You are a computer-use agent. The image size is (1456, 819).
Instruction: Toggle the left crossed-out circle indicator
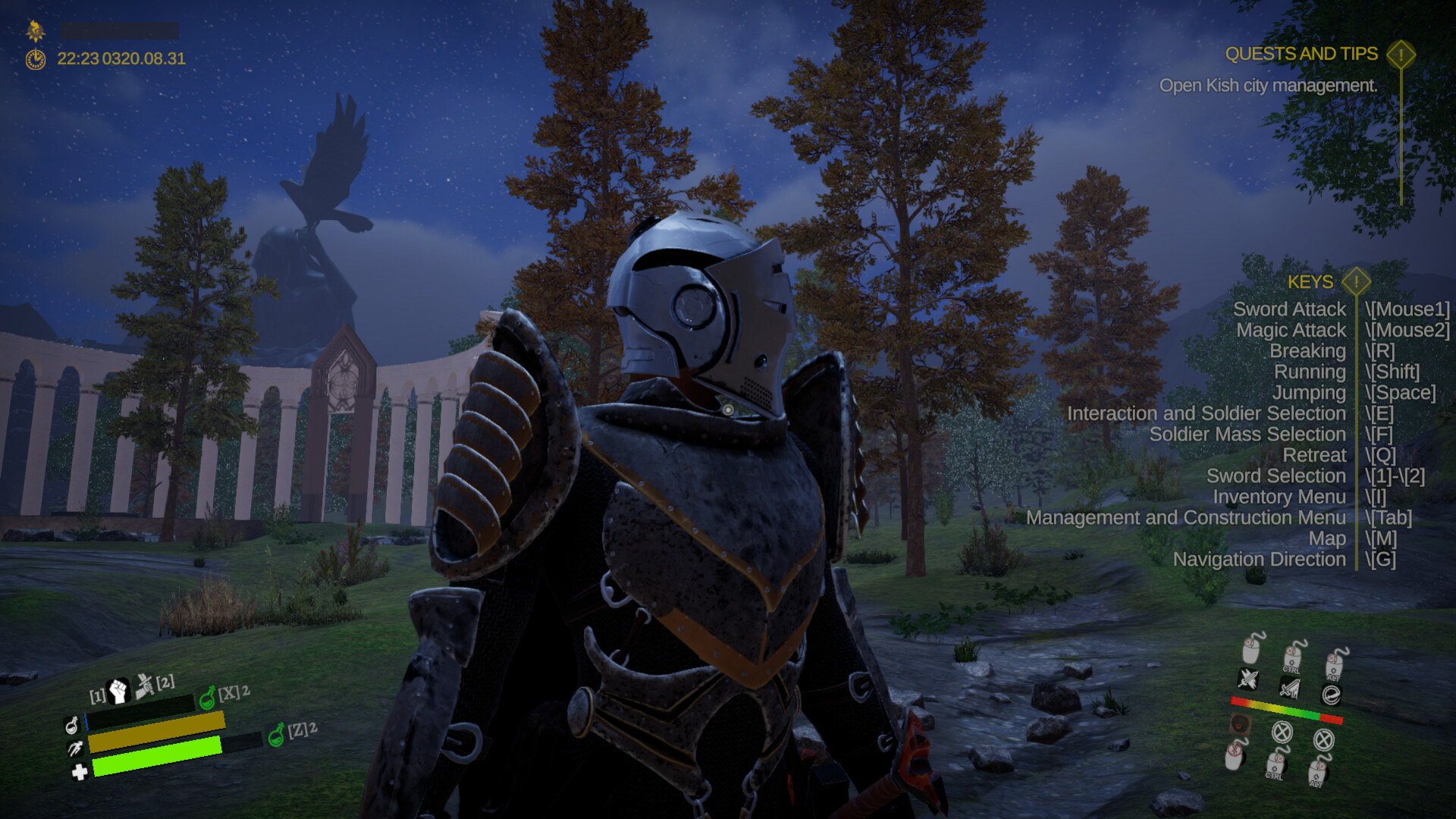pos(1282,733)
